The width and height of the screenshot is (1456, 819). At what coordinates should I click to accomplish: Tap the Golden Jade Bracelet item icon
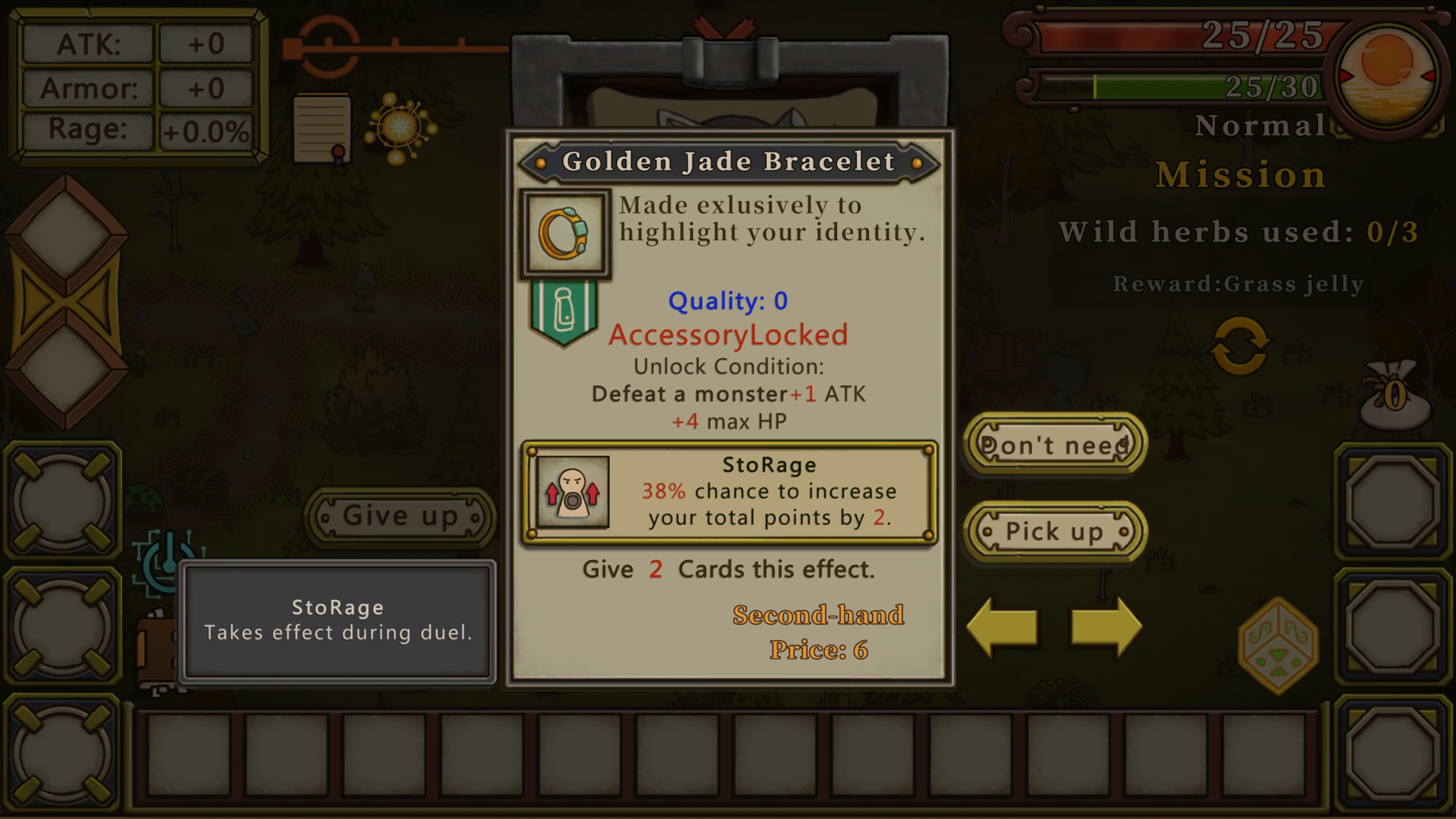pyautogui.click(x=565, y=233)
